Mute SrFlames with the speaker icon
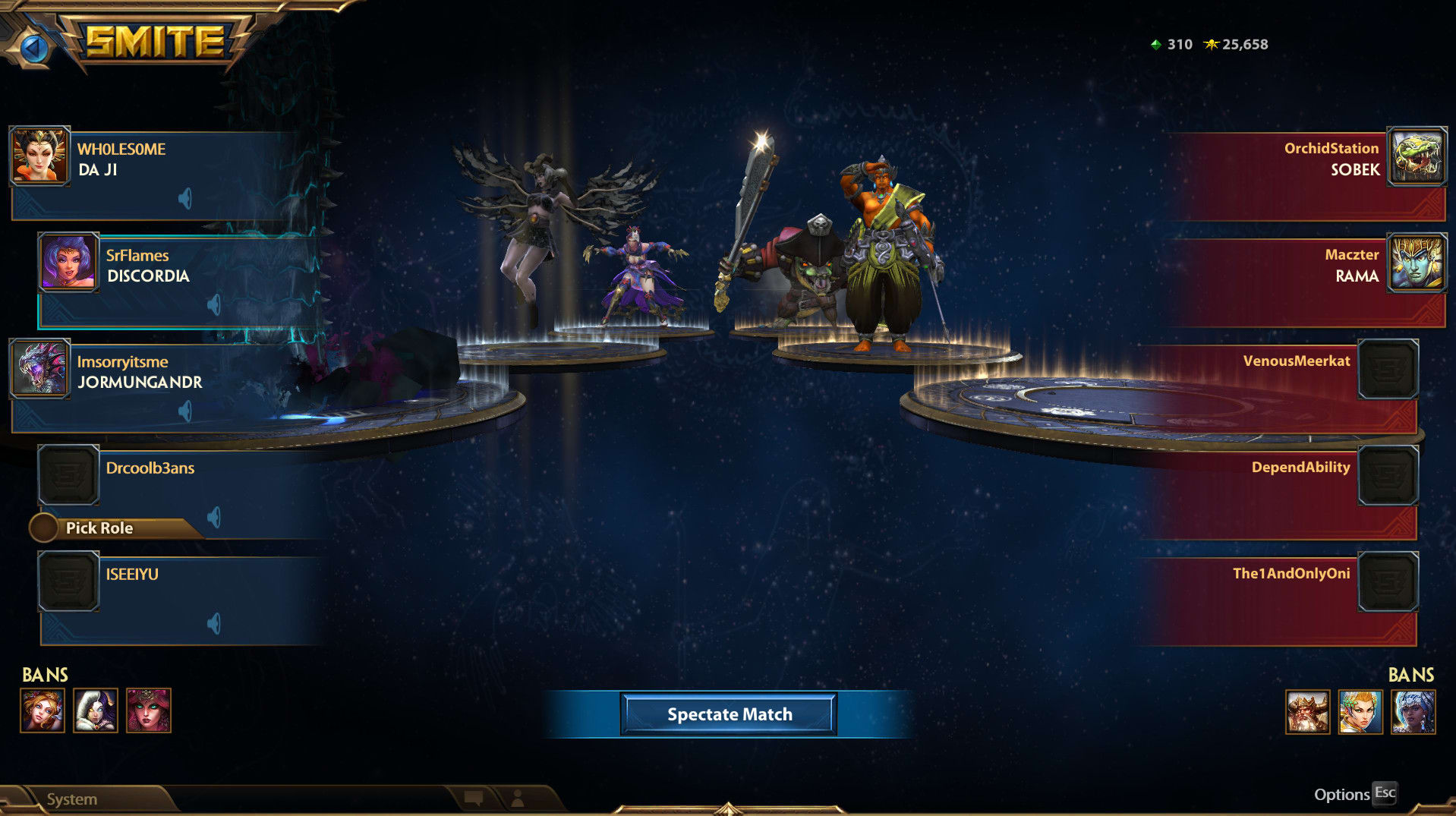Image resolution: width=1456 pixels, height=816 pixels. pyautogui.click(x=214, y=305)
